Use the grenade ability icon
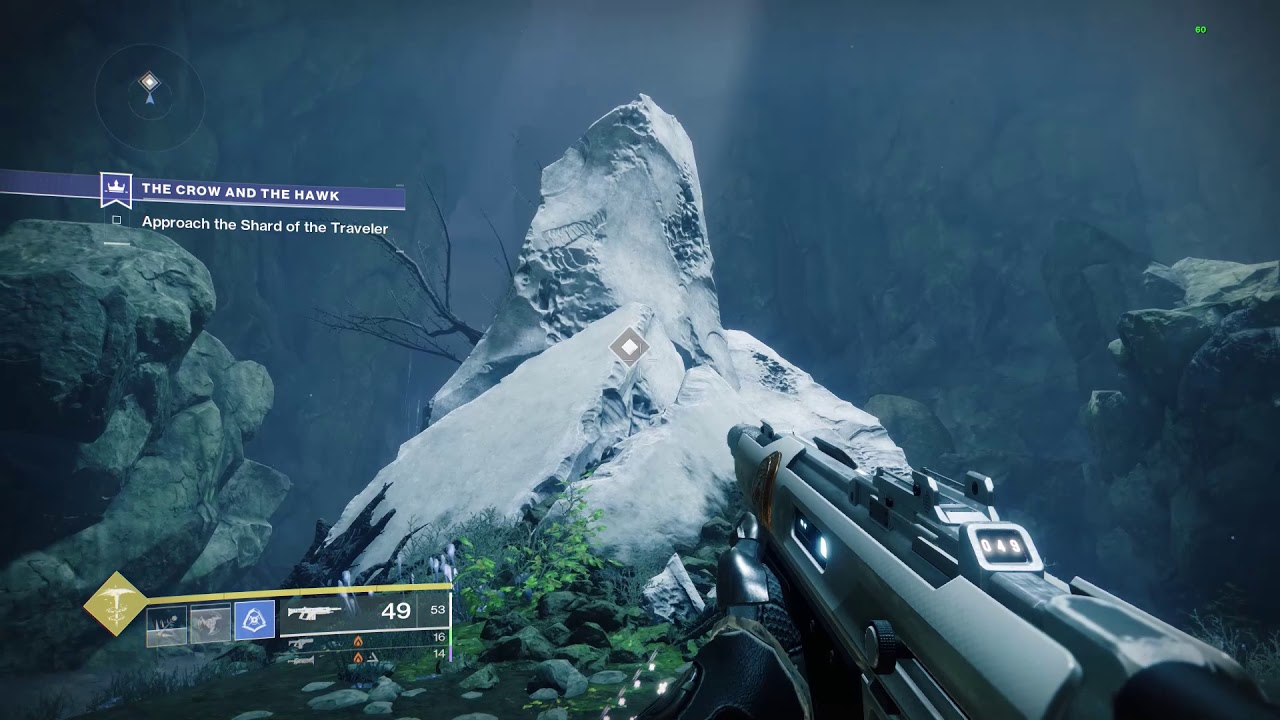The height and width of the screenshot is (720, 1280). click(x=166, y=624)
